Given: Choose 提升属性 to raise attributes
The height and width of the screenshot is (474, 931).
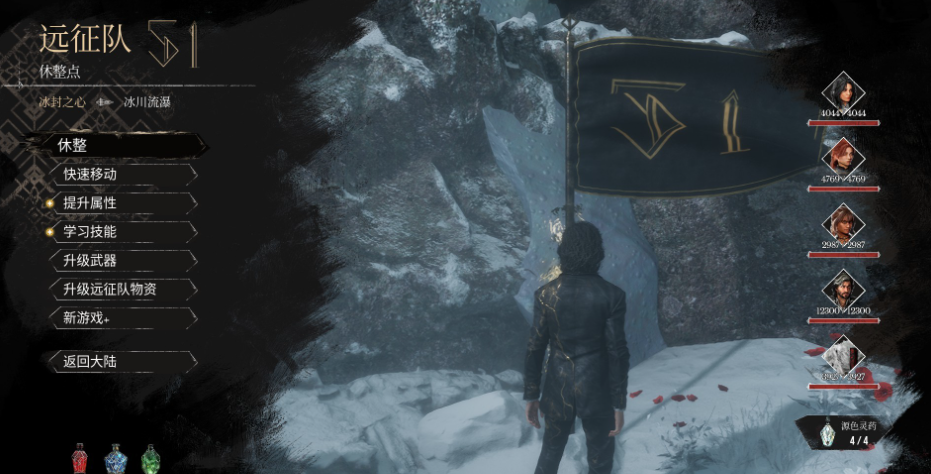Looking at the screenshot, I should 120,203.
